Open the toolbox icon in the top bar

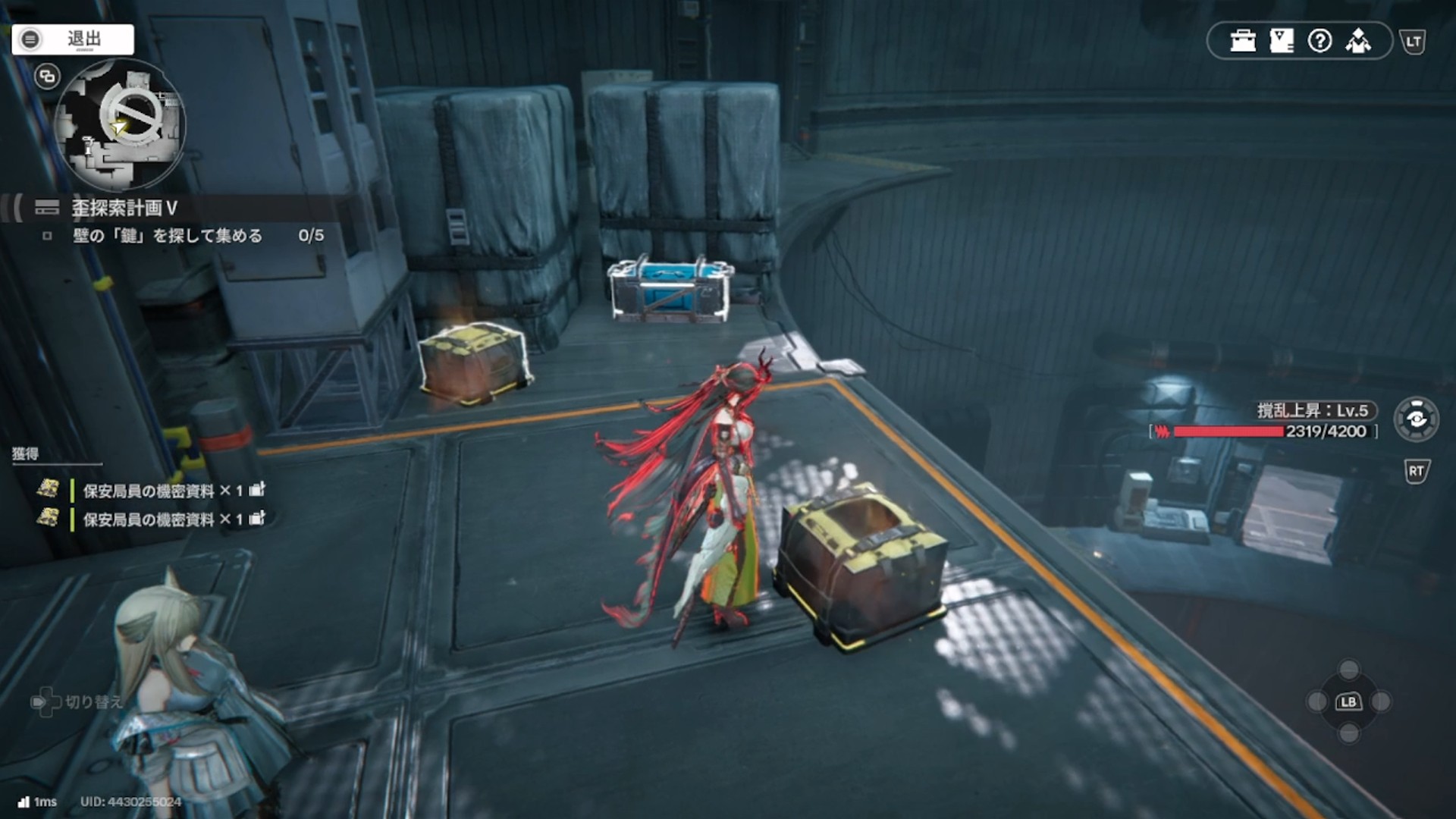(1243, 41)
